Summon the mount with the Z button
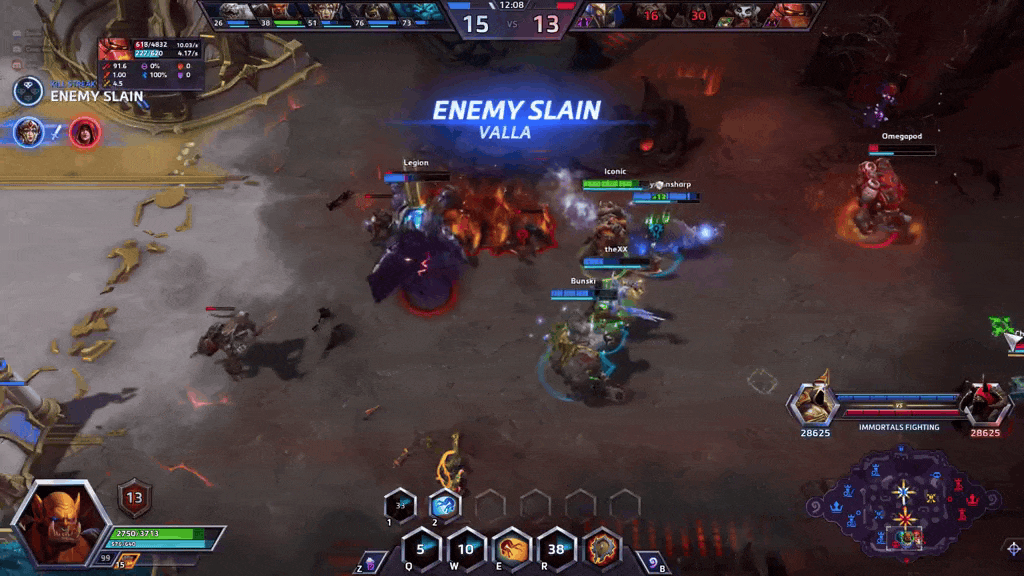 pyautogui.click(x=370, y=563)
